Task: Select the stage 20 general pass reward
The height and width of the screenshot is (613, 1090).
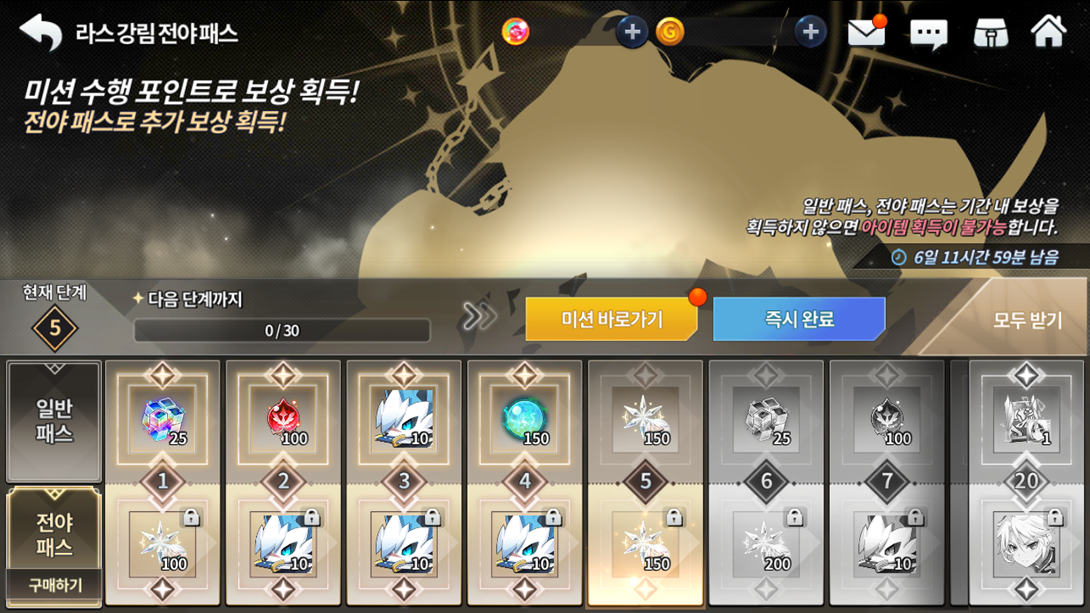Action: click(1026, 420)
